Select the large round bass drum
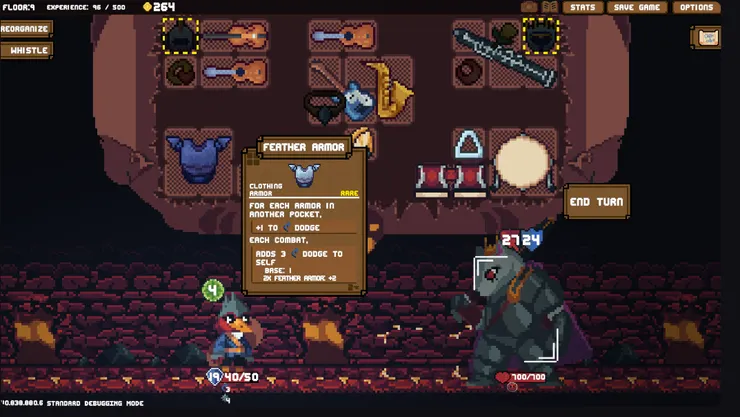Viewport: 740px width, 417px height. tap(524, 160)
